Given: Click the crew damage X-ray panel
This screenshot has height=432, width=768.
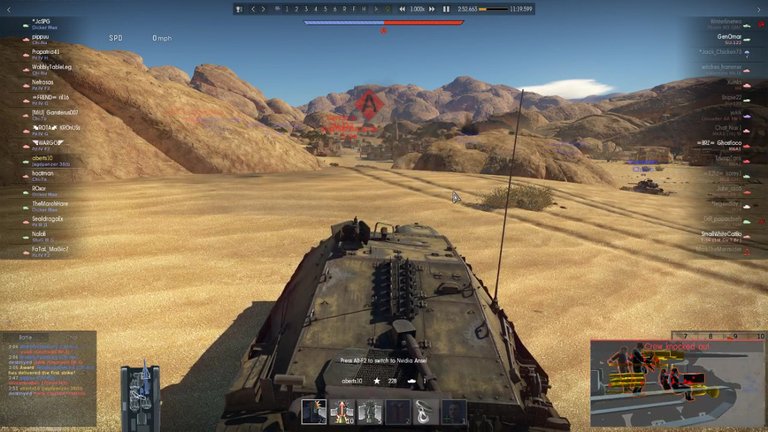Looking at the screenshot, I should (x=676, y=382).
